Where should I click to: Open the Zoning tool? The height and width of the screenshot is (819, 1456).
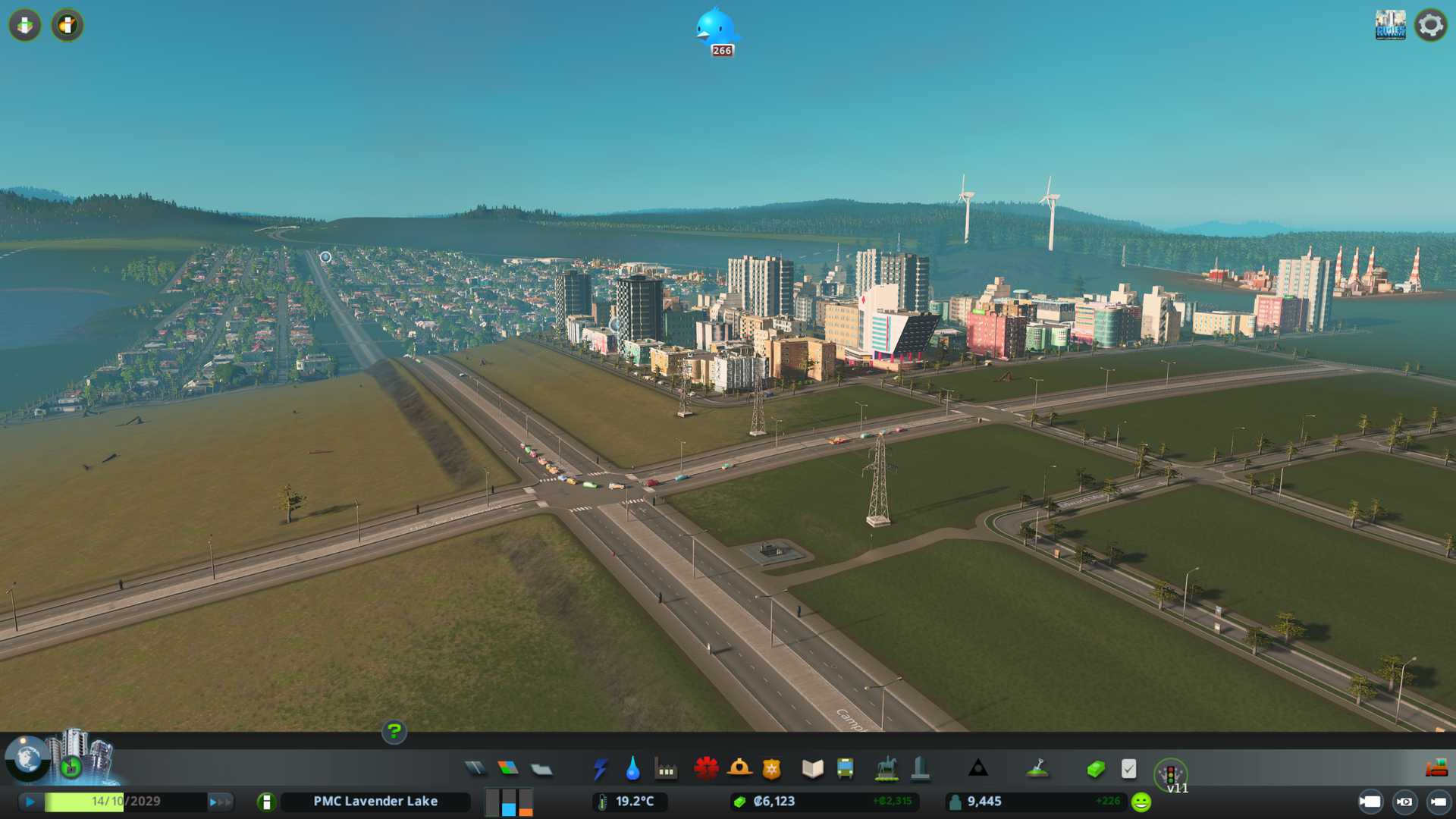point(508,769)
